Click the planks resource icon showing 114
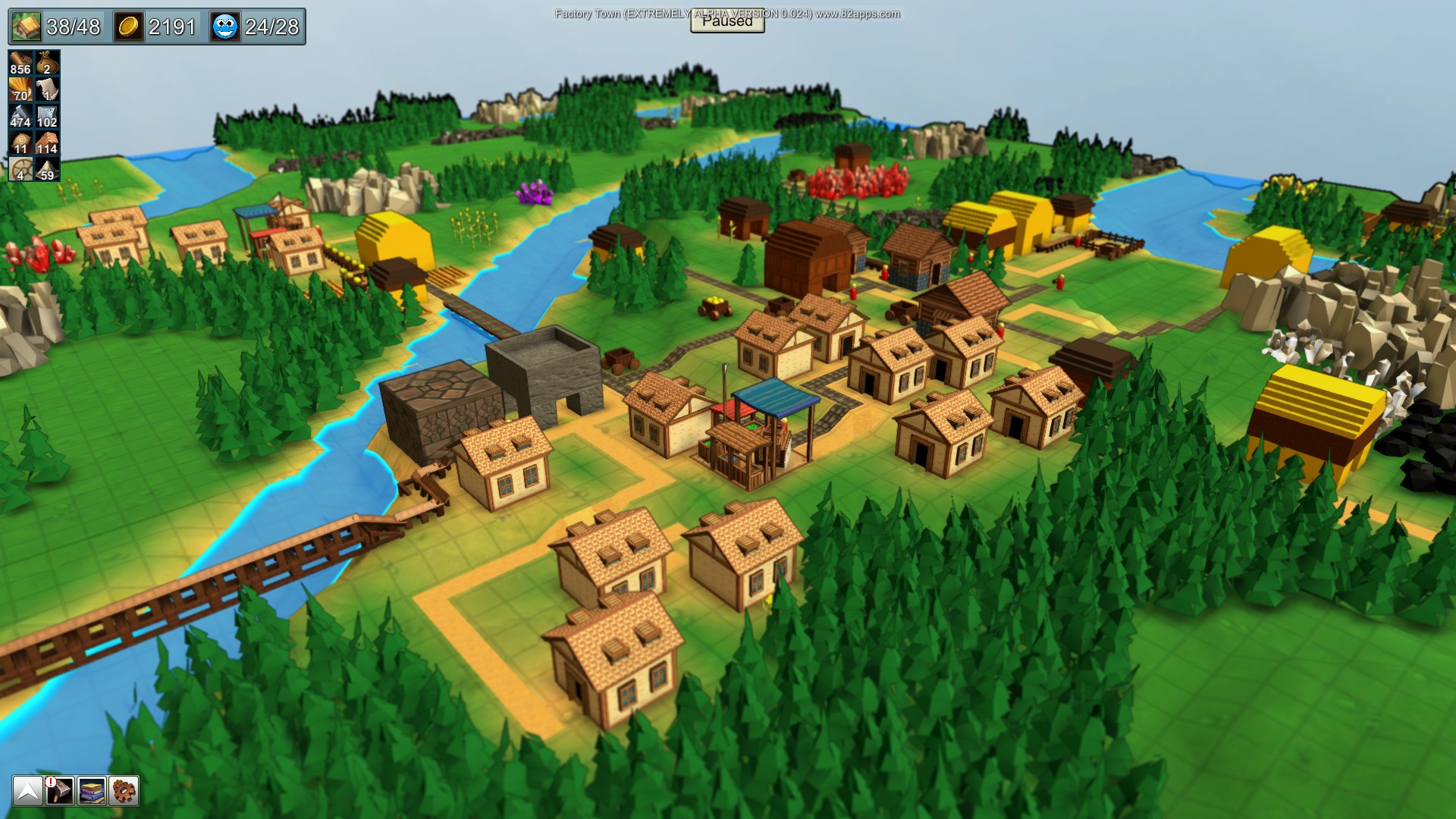 (x=45, y=141)
